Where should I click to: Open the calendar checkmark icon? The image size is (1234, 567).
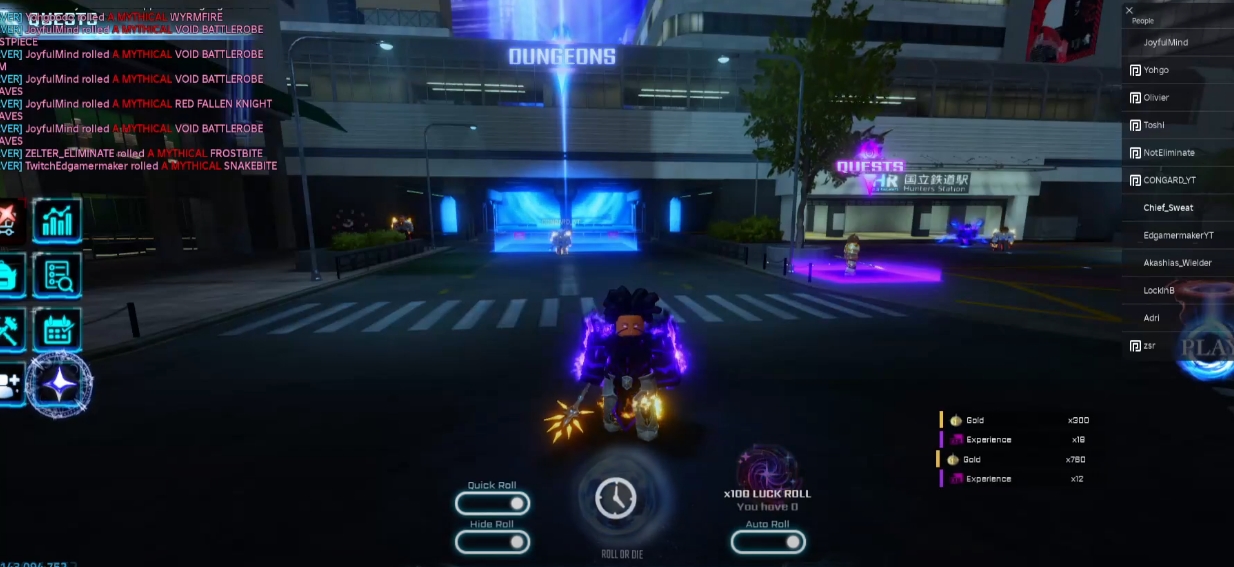pos(57,329)
